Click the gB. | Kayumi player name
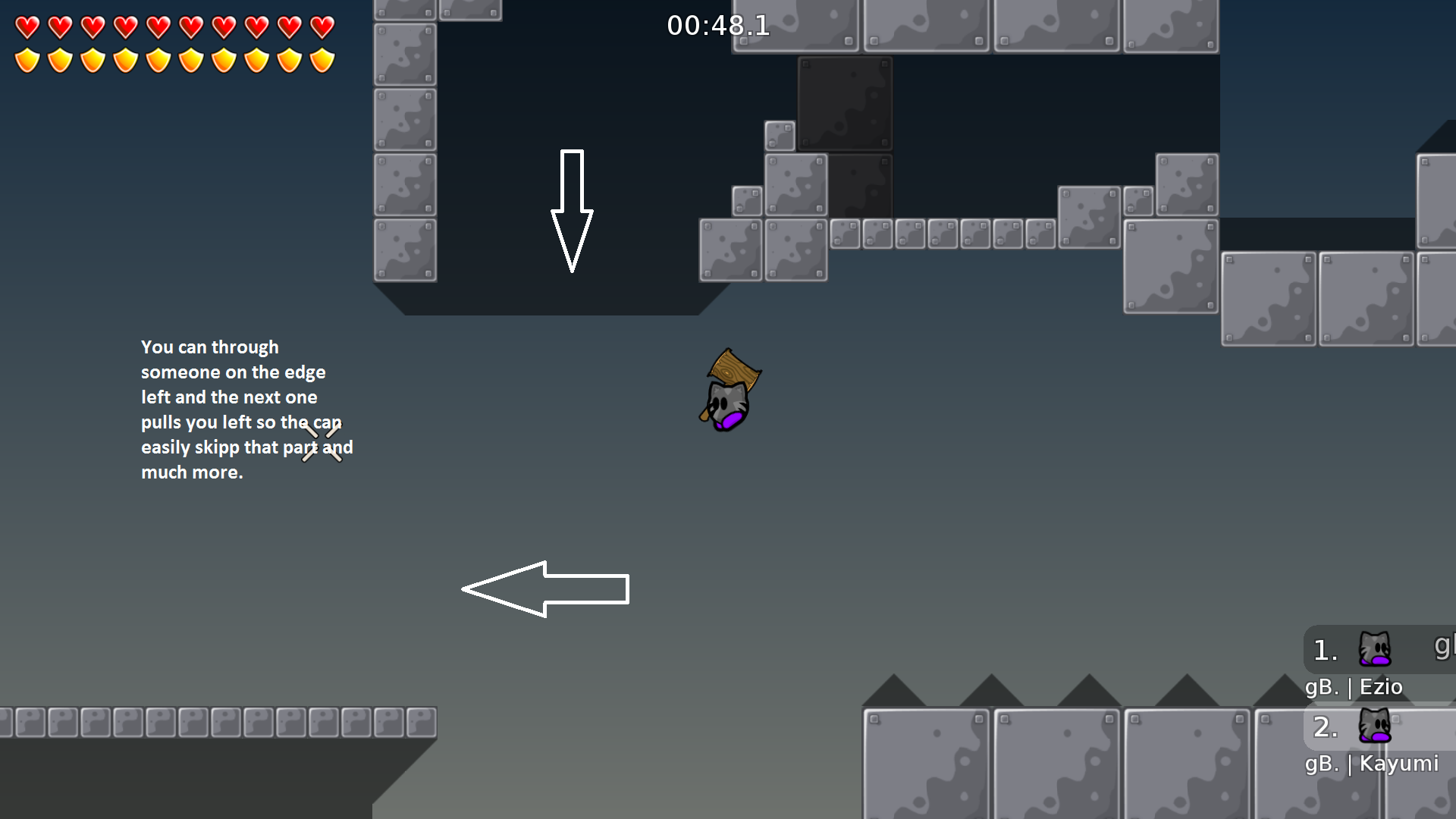Screen dimensions: 1456x819 [1371, 764]
